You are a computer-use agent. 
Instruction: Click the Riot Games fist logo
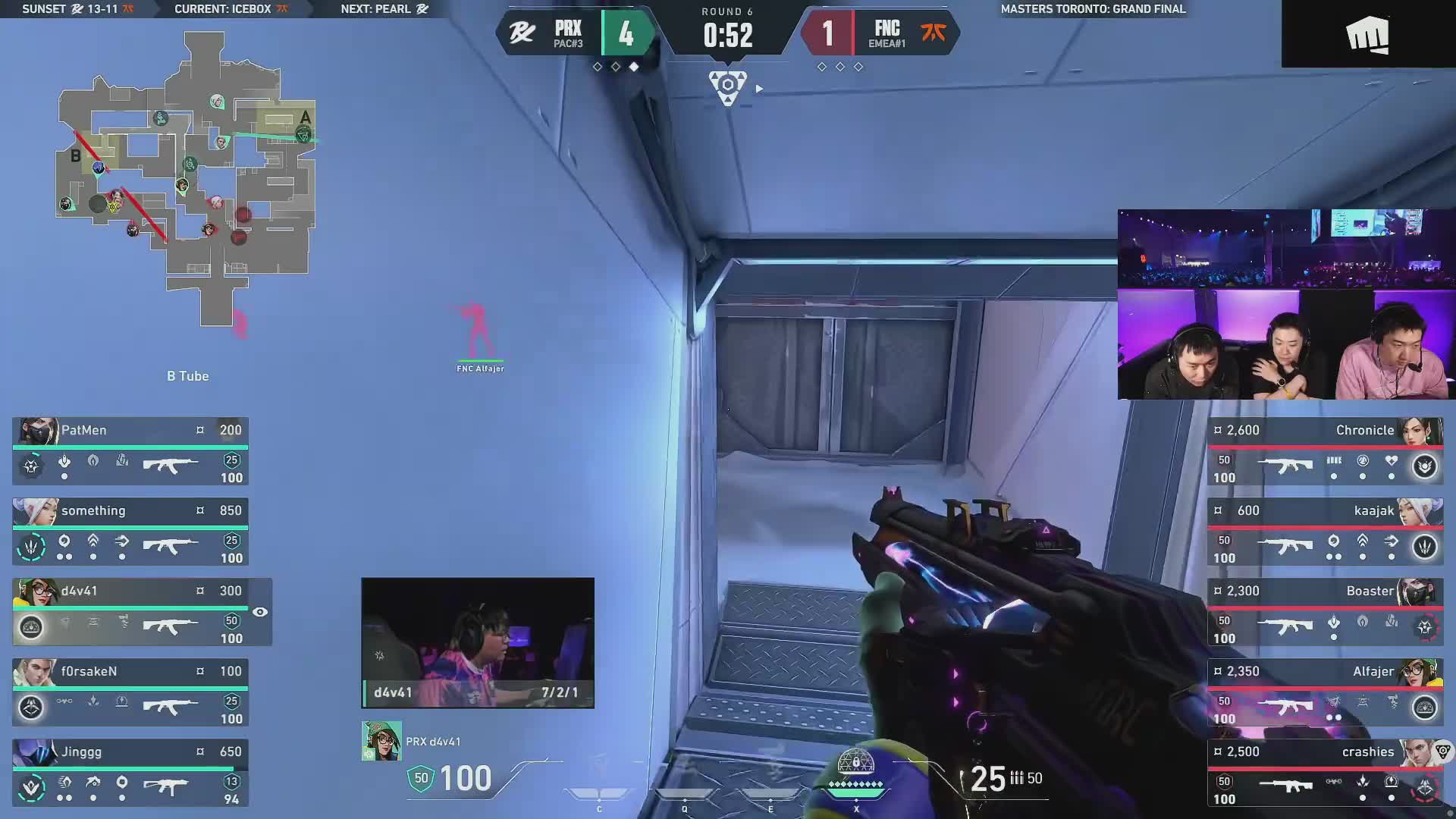pos(1367,35)
